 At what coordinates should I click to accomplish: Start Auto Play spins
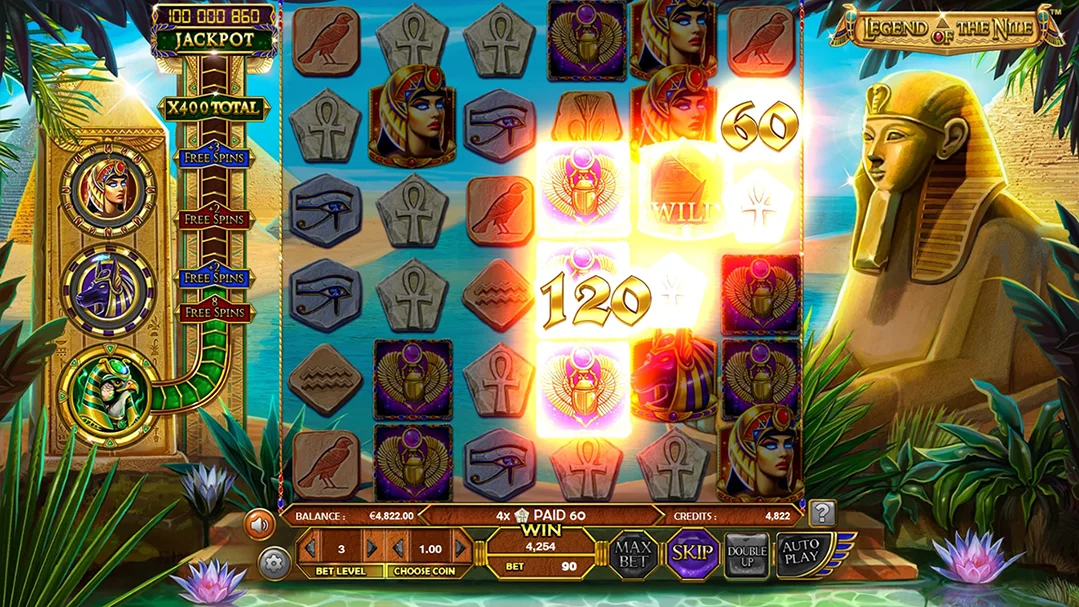tap(801, 553)
